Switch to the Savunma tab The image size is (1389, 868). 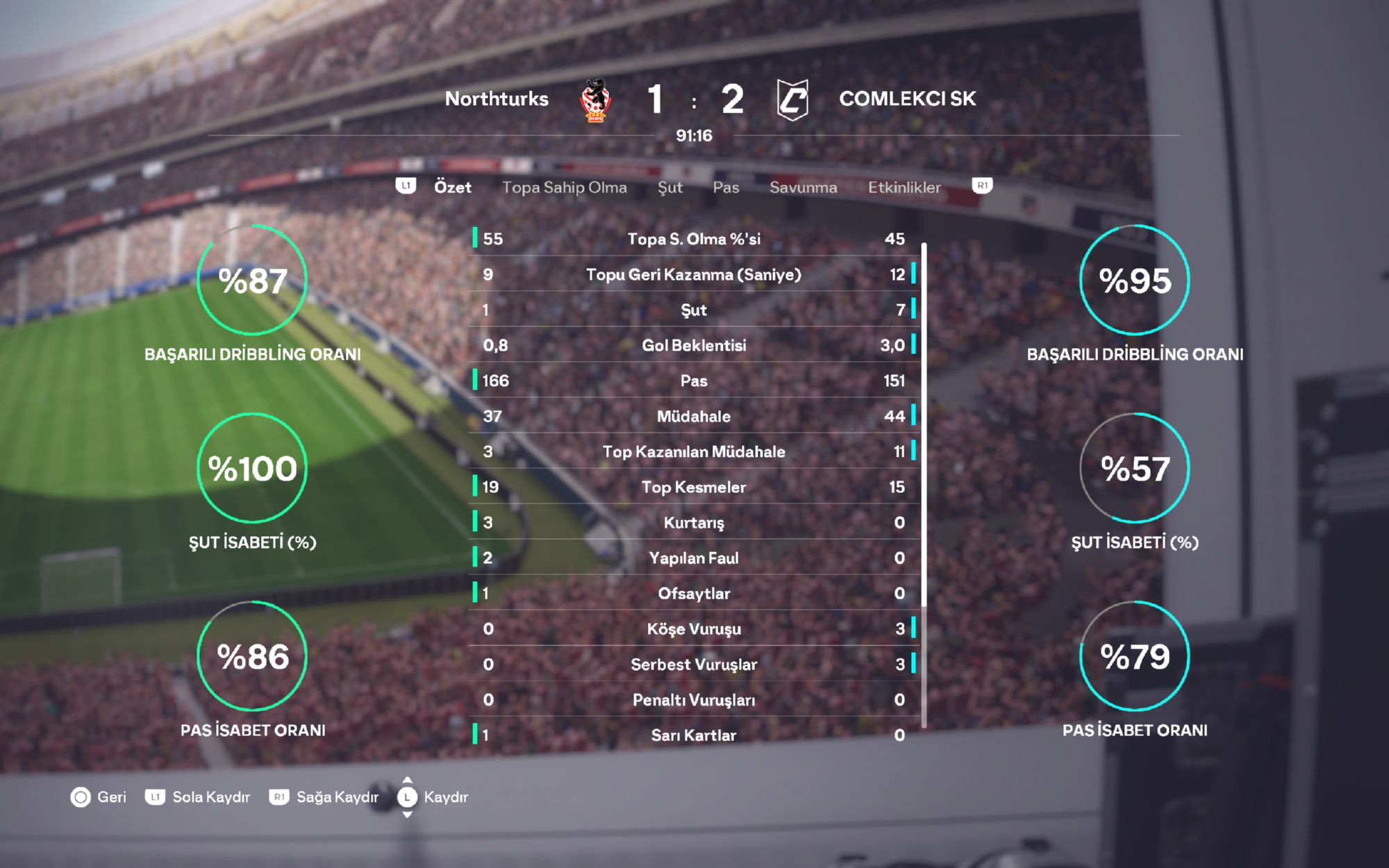pos(803,187)
